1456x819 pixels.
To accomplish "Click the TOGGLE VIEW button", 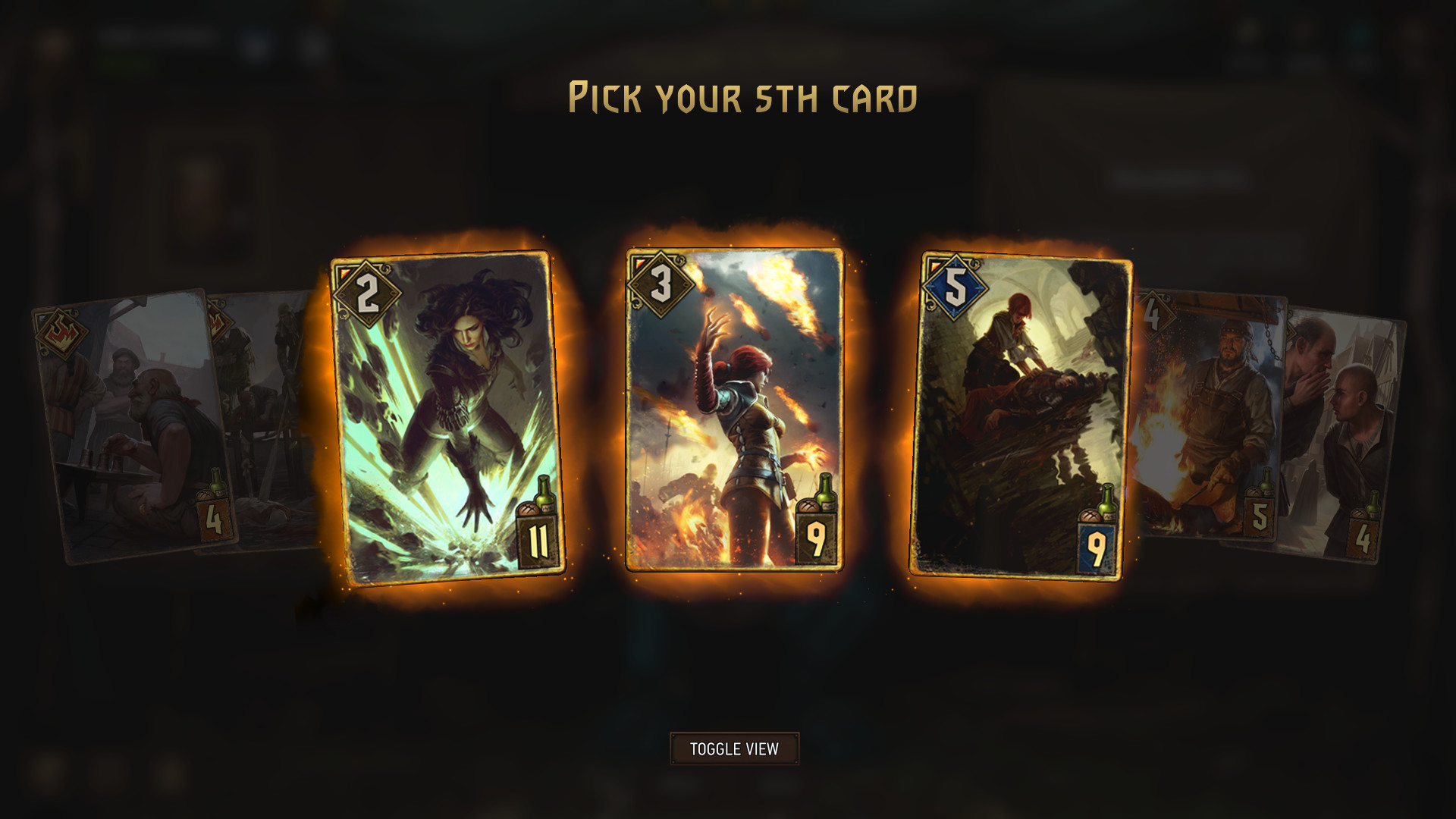I will click(x=733, y=747).
